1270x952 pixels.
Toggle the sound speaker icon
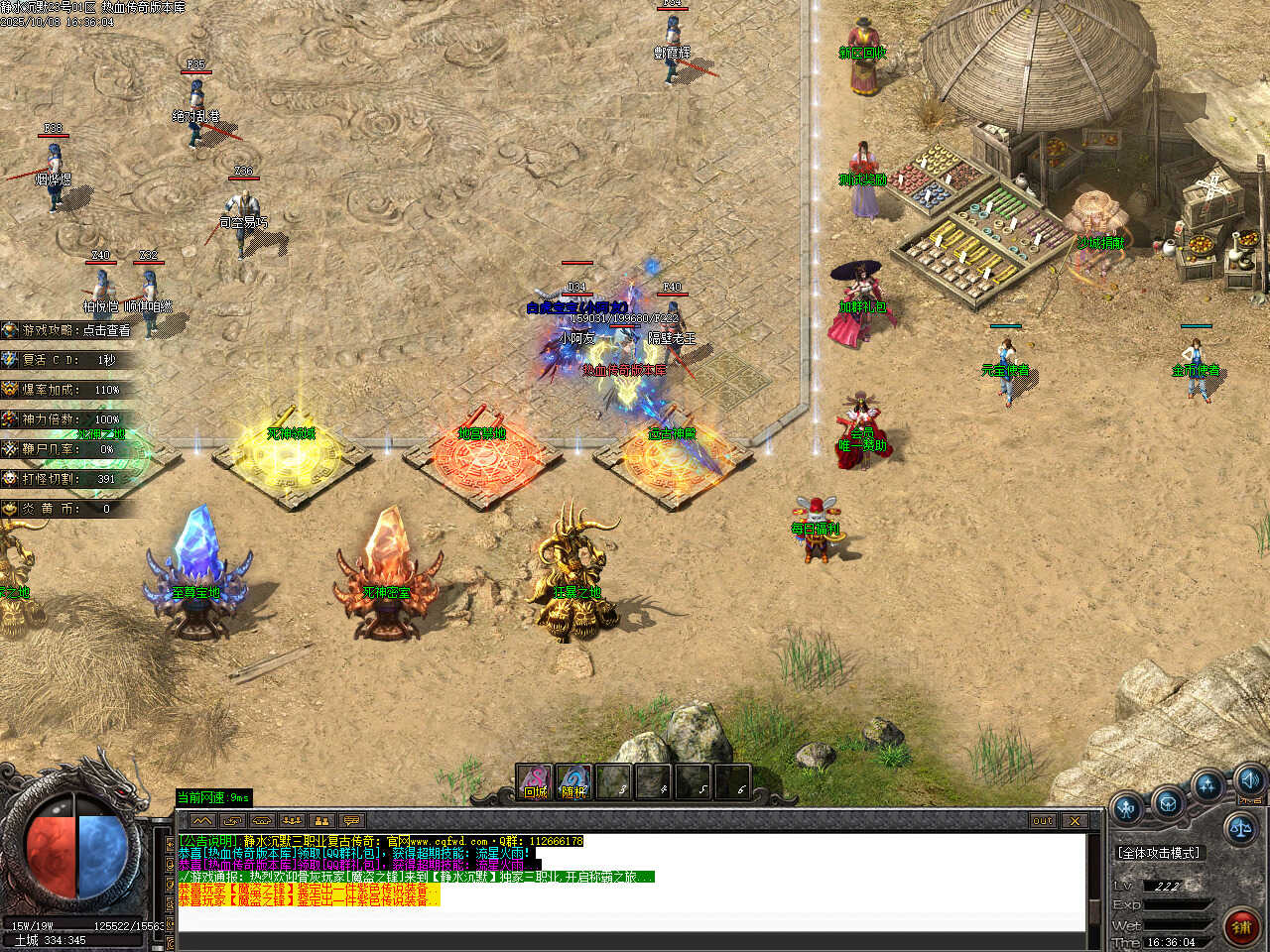1249,779
